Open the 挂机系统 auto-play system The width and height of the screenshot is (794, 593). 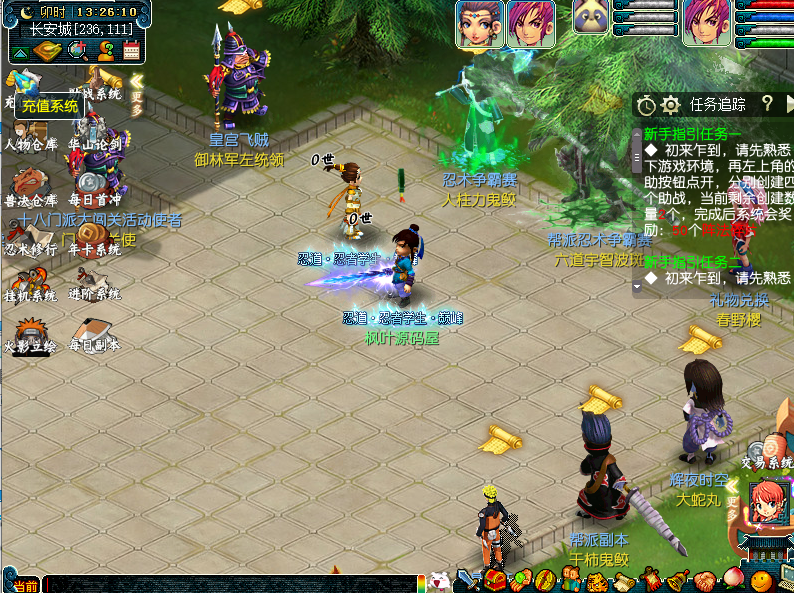pyautogui.click(x=30, y=285)
